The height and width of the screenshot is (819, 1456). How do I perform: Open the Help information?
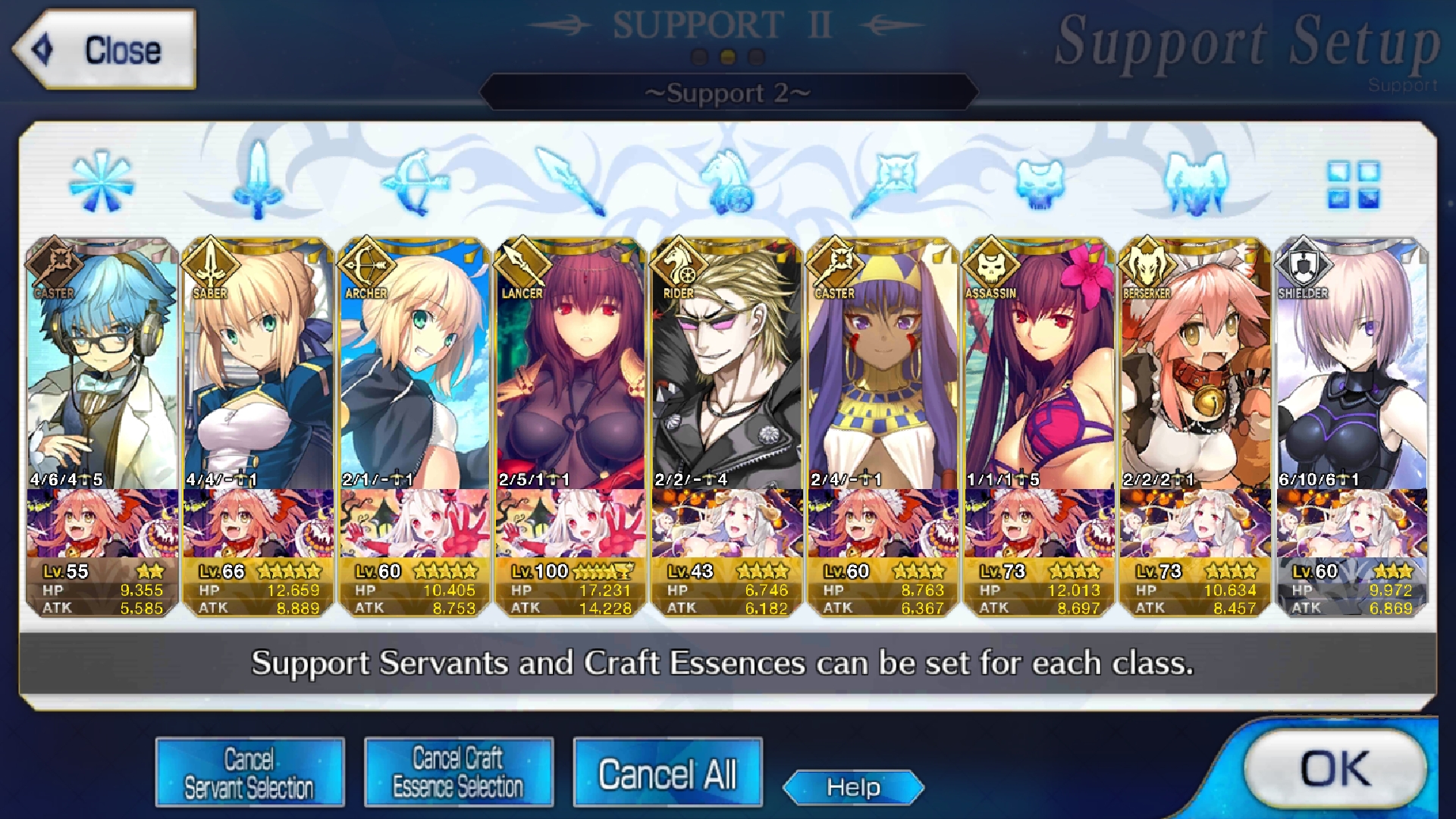click(853, 787)
